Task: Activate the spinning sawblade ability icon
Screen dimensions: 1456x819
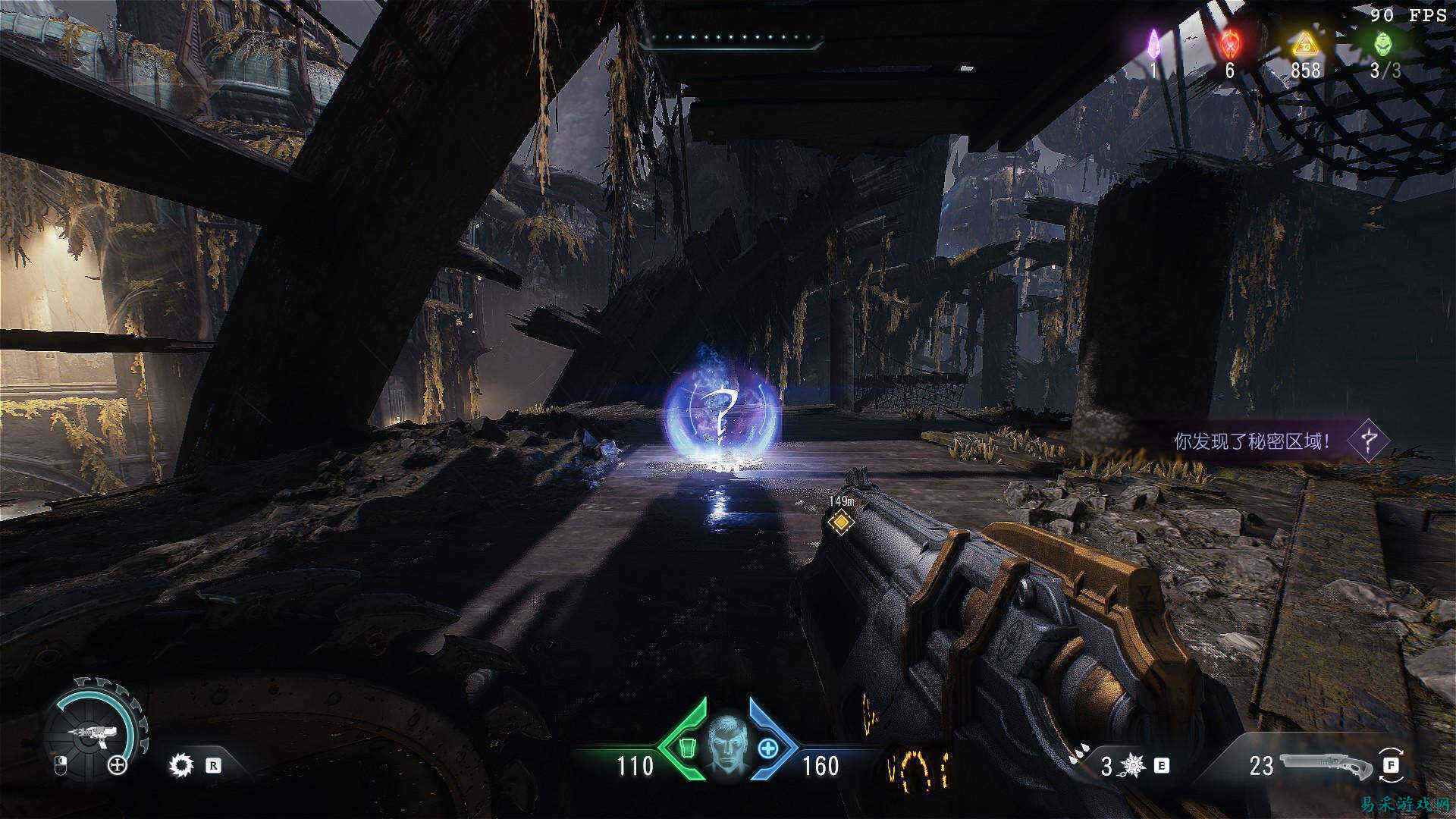Action: (182, 765)
